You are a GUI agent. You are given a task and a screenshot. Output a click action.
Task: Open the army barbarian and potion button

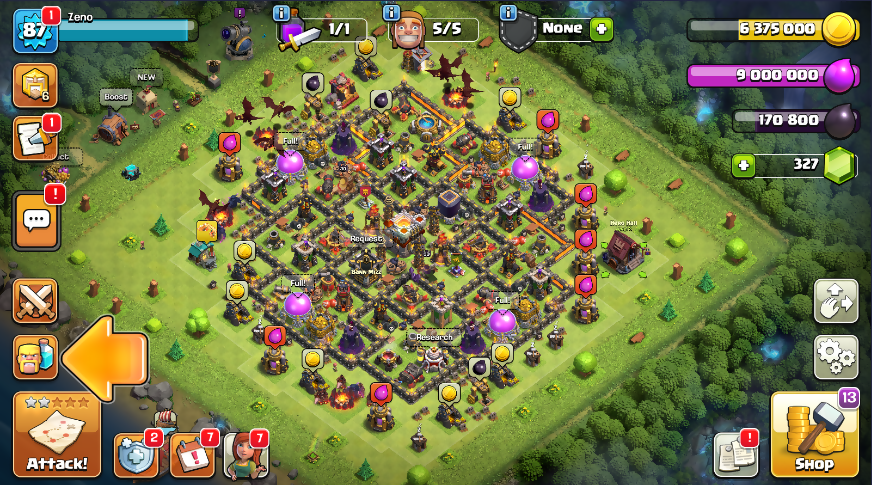coord(35,357)
